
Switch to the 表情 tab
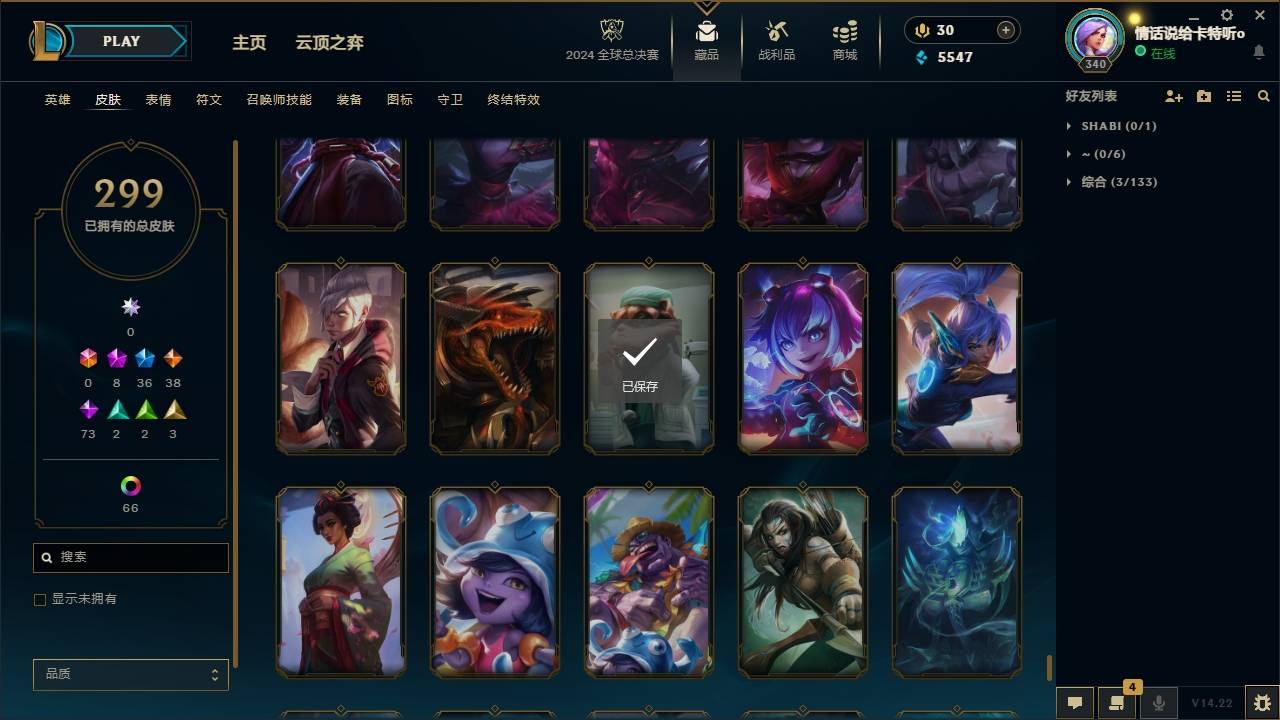(x=158, y=100)
